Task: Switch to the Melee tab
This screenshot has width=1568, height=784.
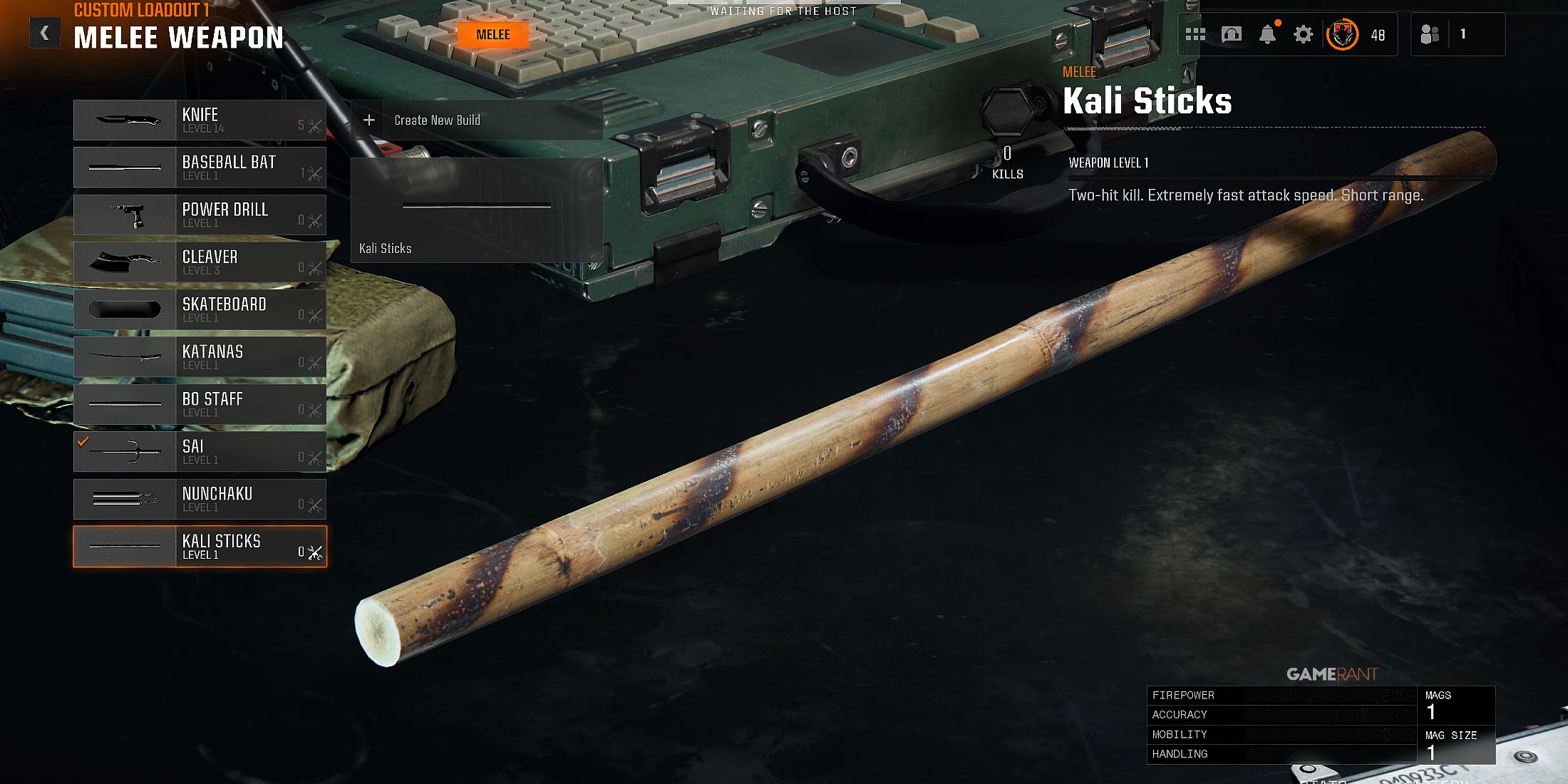Action: [492, 35]
